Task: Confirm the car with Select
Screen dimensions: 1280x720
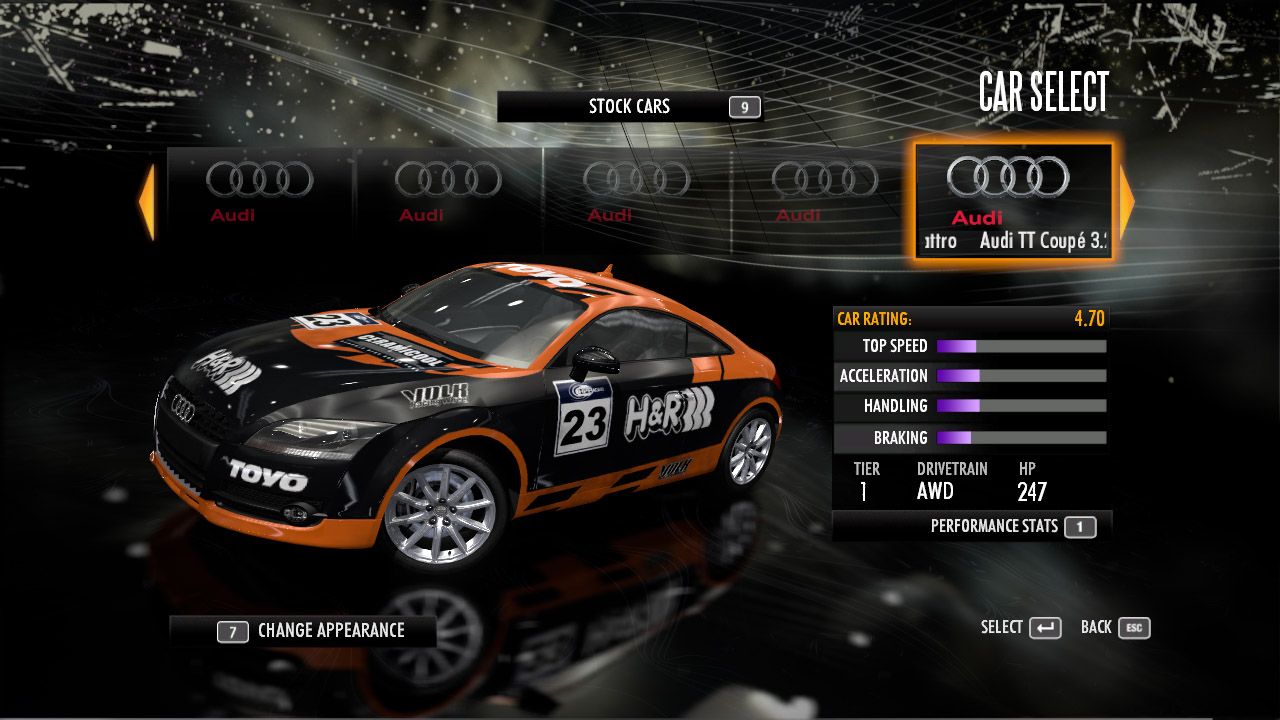Action: click(x=1021, y=628)
